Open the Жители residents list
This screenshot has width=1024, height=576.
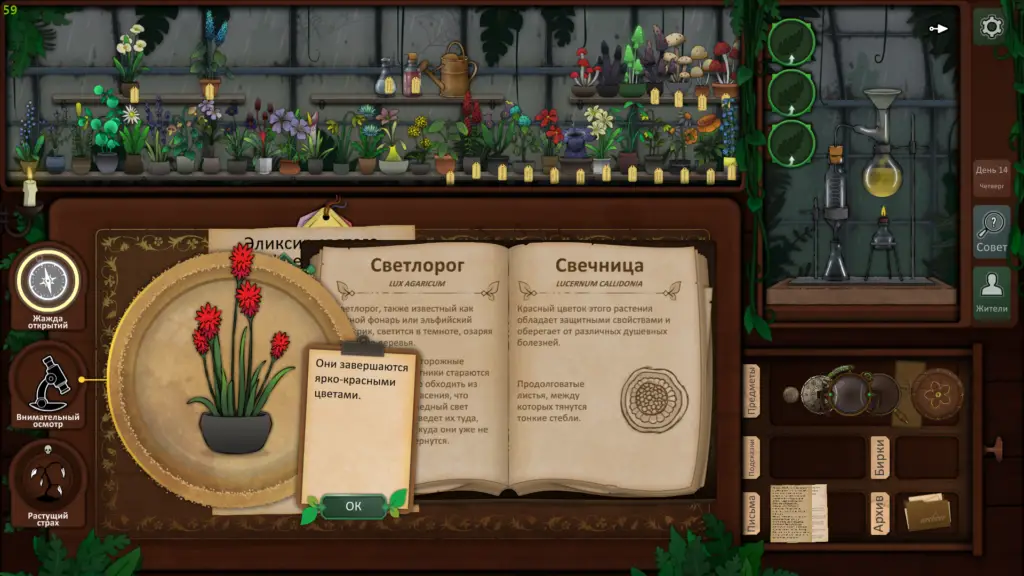[x=991, y=294]
